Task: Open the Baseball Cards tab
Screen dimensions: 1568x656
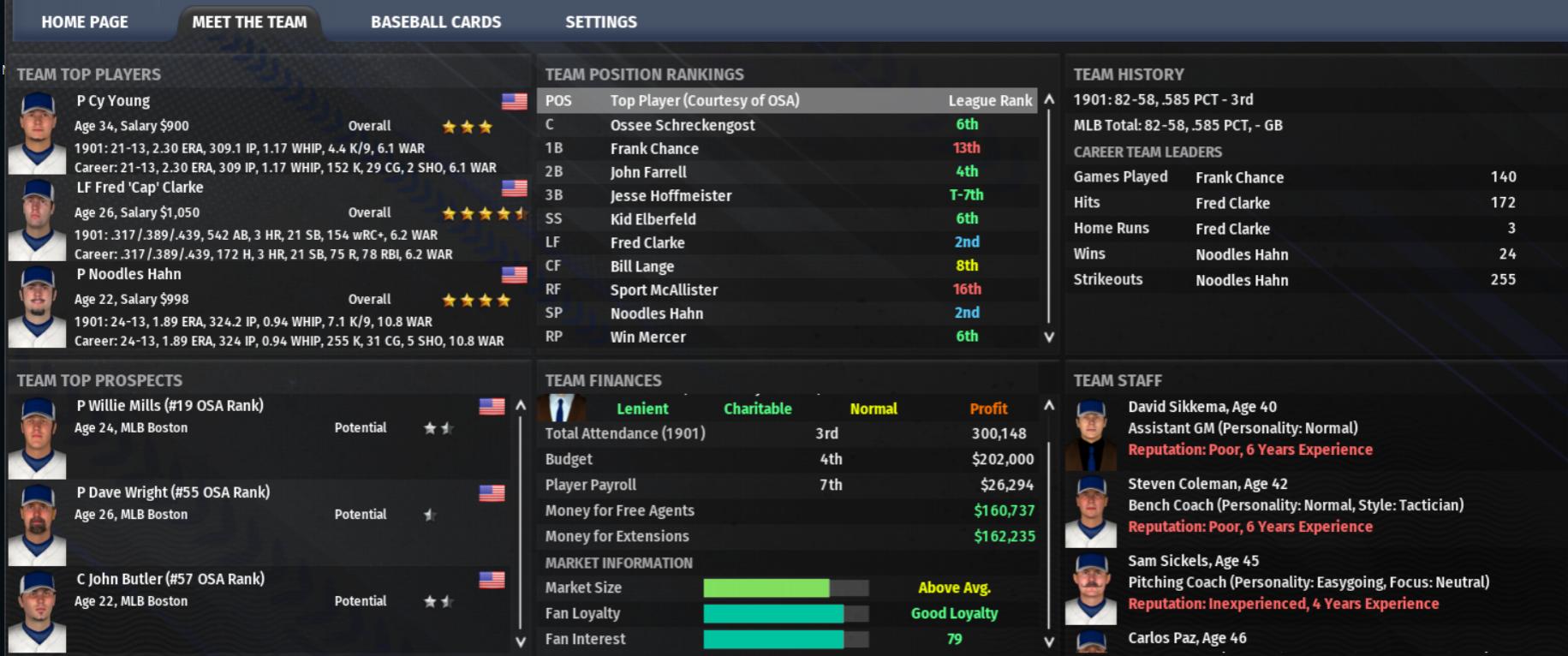Action: [435, 22]
